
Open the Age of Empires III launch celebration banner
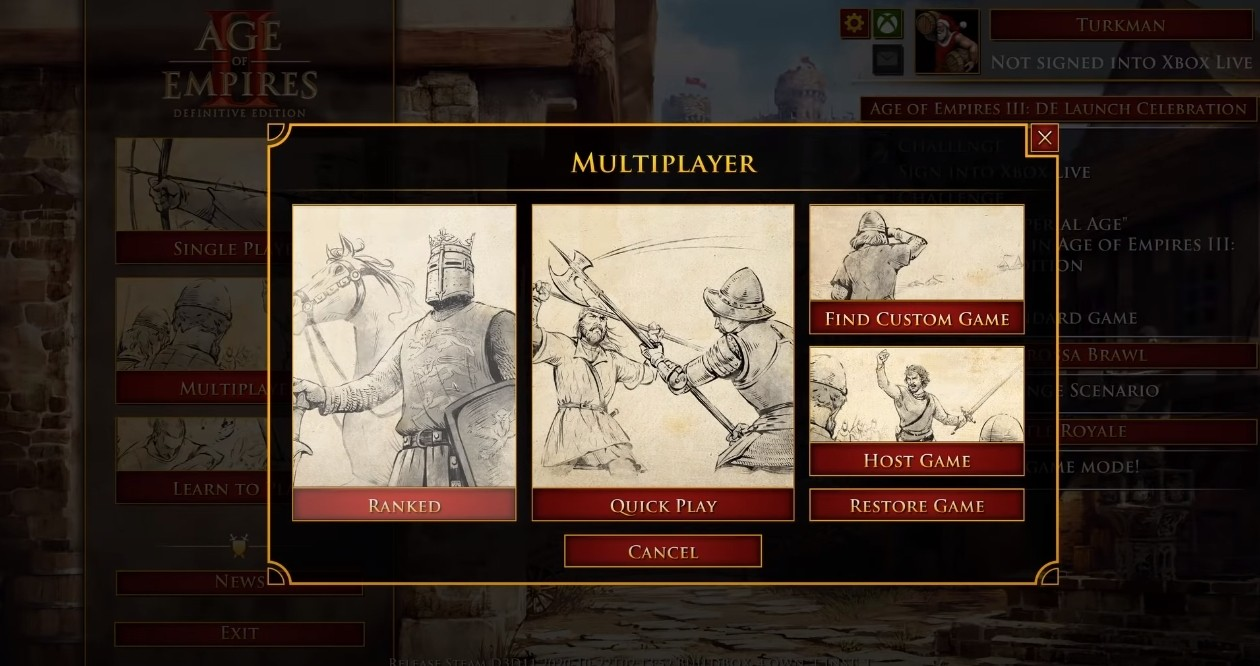coord(1057,108)
